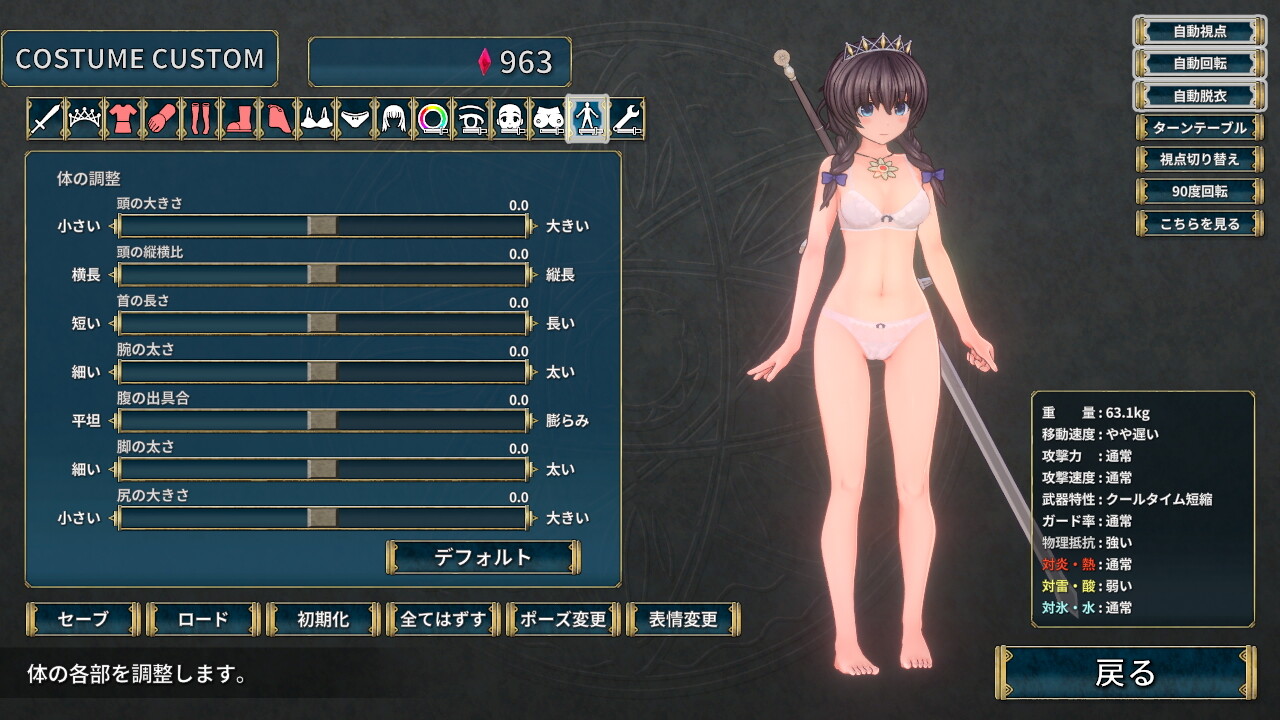Switch to the red shirt clothing tab
1280x720 pixels.
[x=123, y=119]
